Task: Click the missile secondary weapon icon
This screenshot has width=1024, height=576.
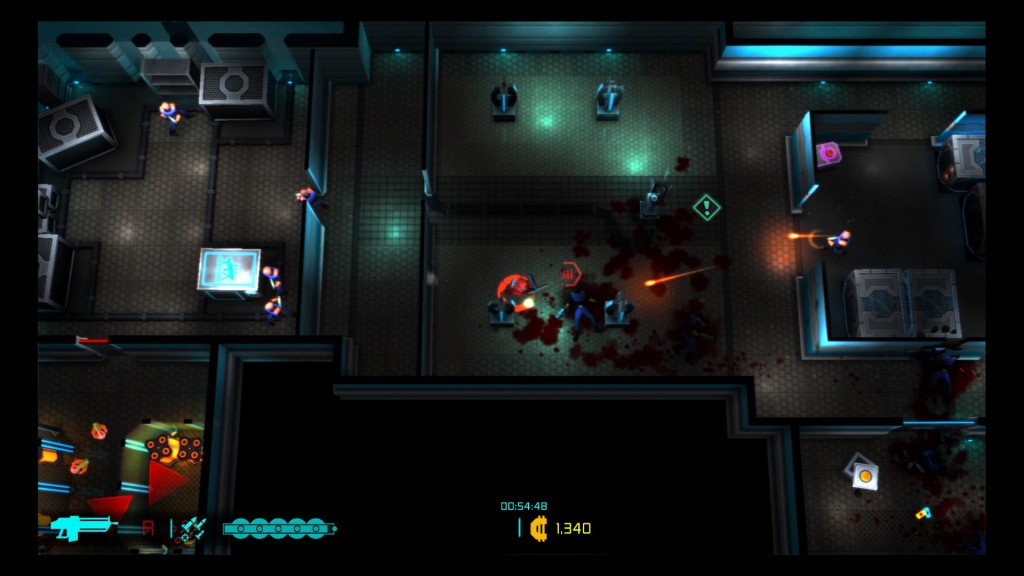Action: coord(193,529)
